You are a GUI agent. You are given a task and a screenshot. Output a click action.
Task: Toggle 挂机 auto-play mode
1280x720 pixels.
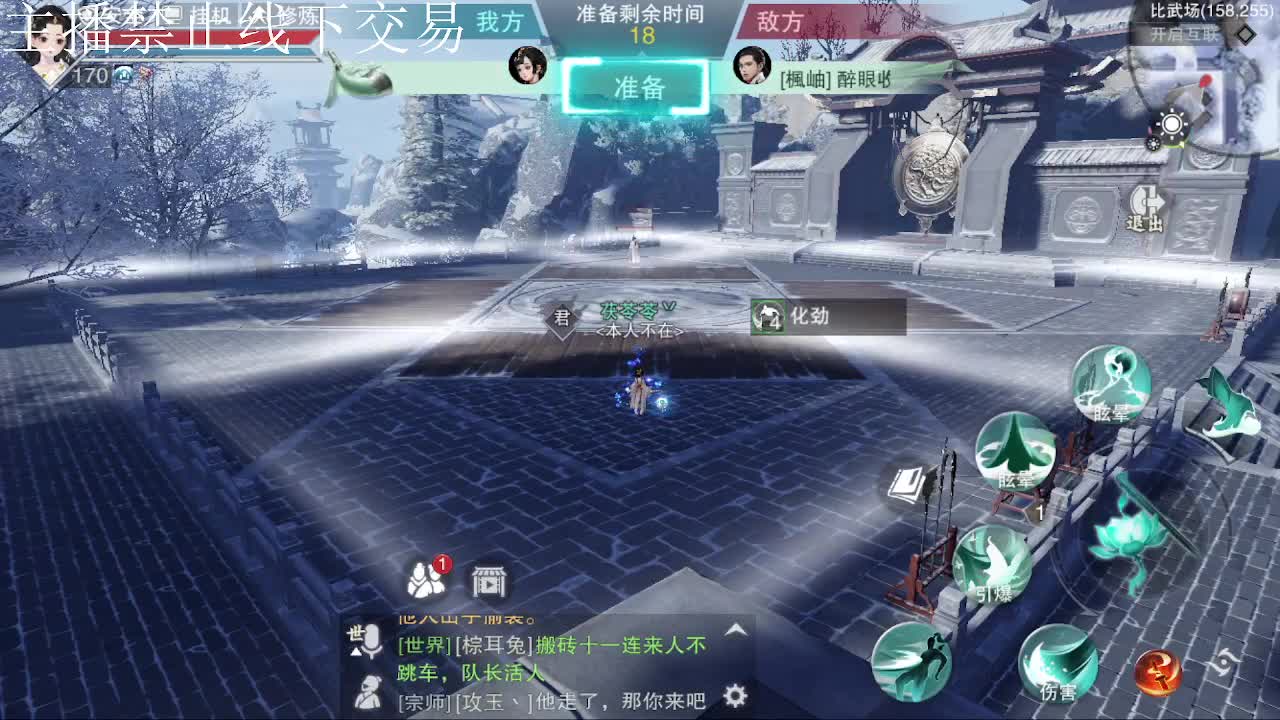tap(210, 15)
